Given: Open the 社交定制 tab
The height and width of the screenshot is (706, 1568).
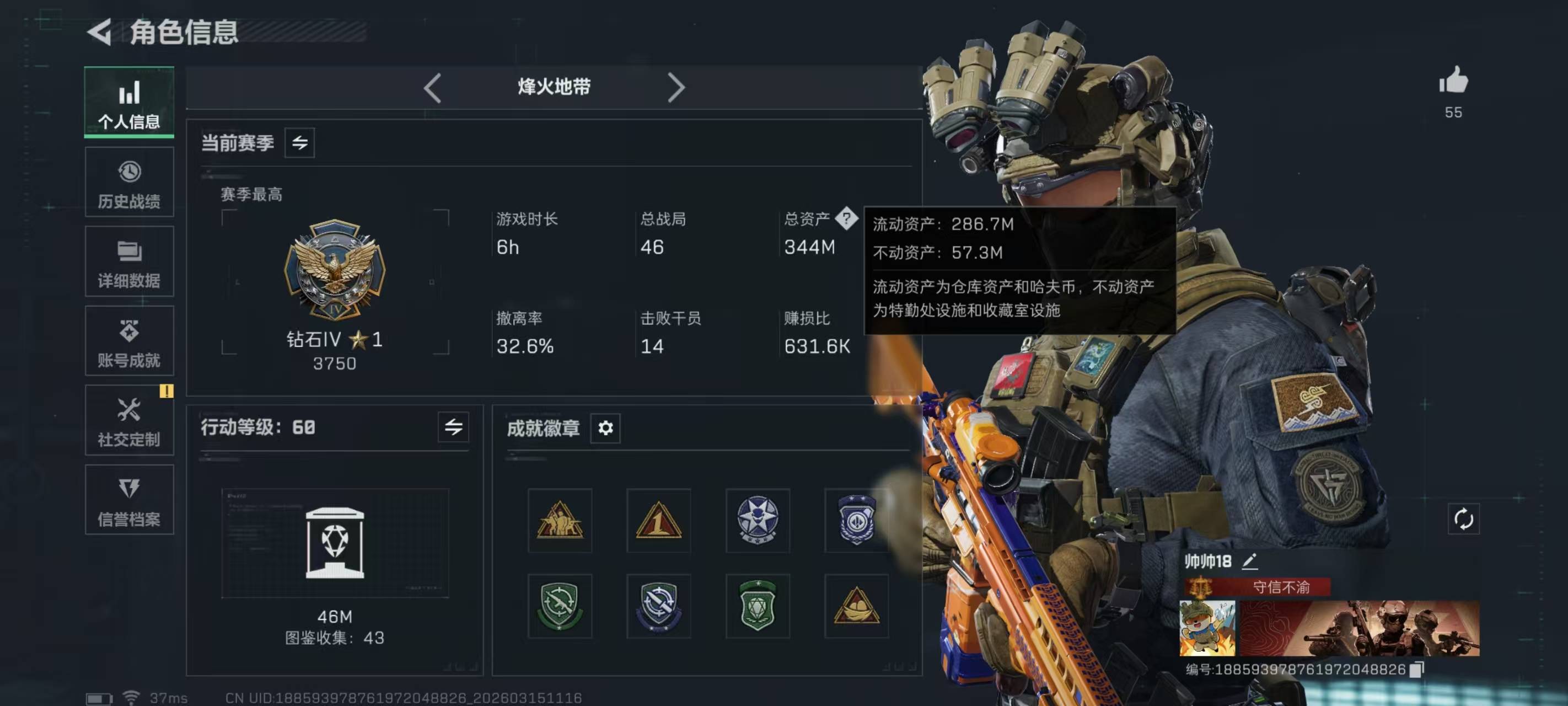Looking at the screenshot, I should [x=129, y=420].
